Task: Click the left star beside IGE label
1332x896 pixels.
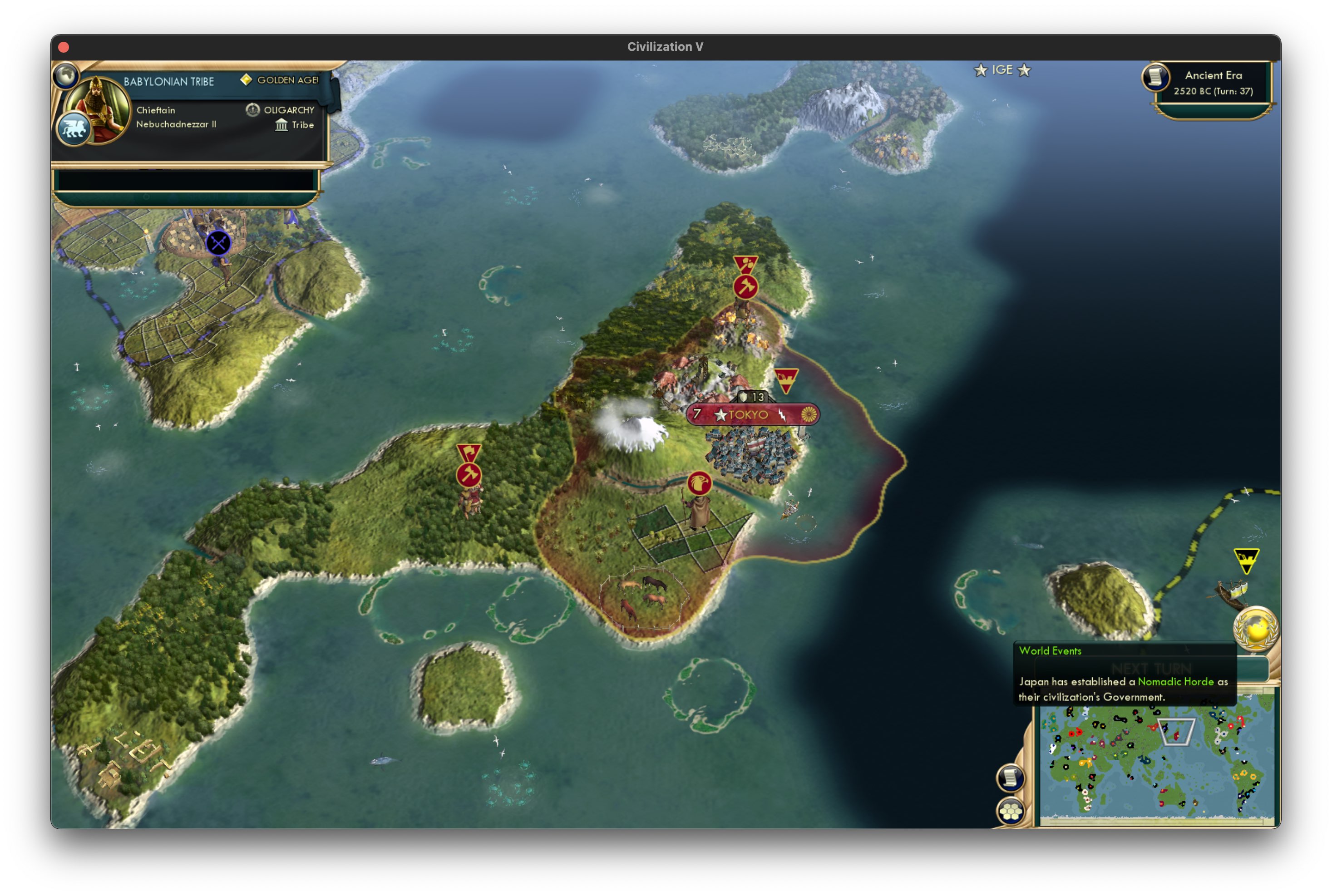Action: [980, 70]
